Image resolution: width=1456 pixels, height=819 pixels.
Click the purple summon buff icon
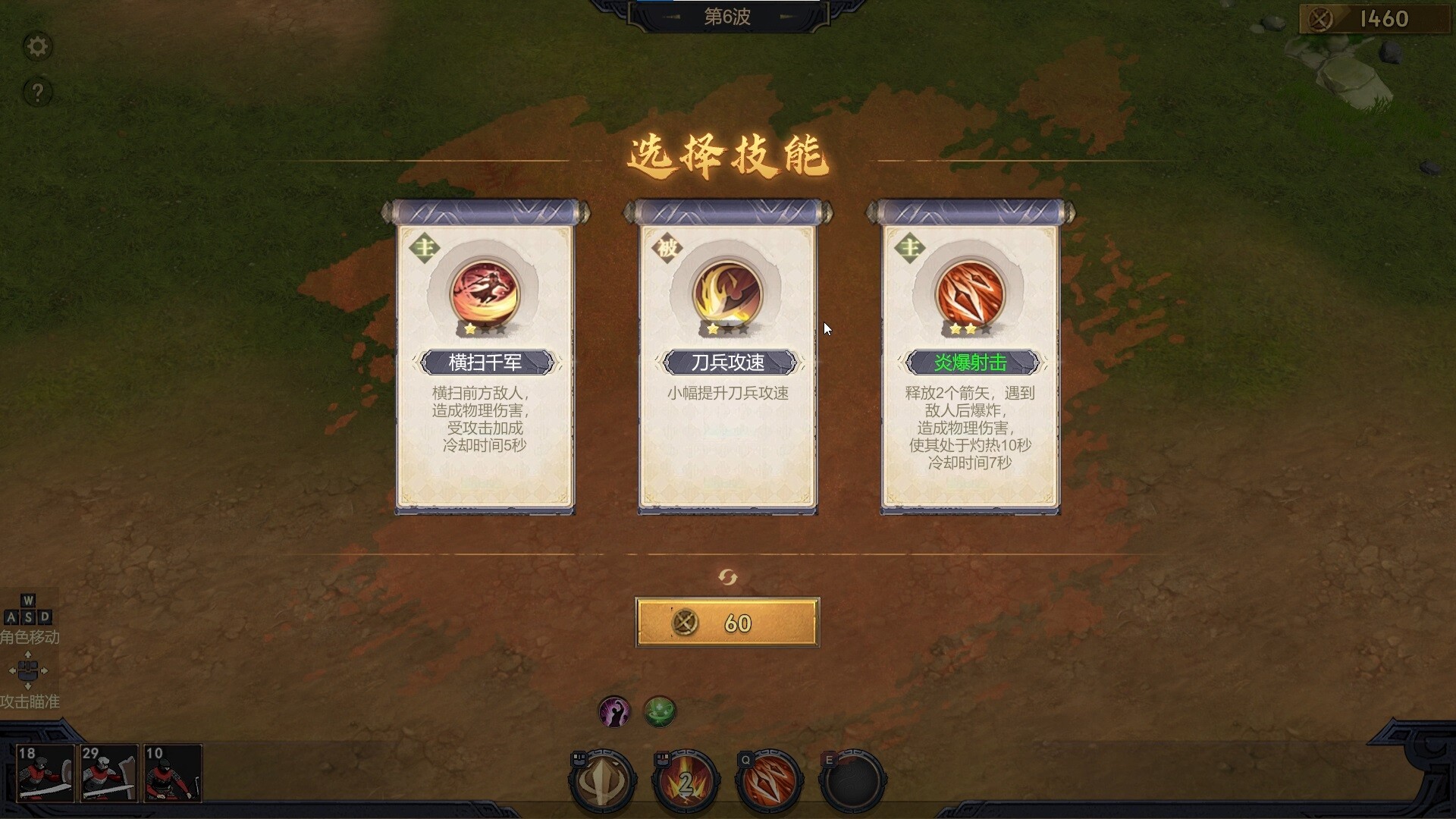(x=614, y=711)
